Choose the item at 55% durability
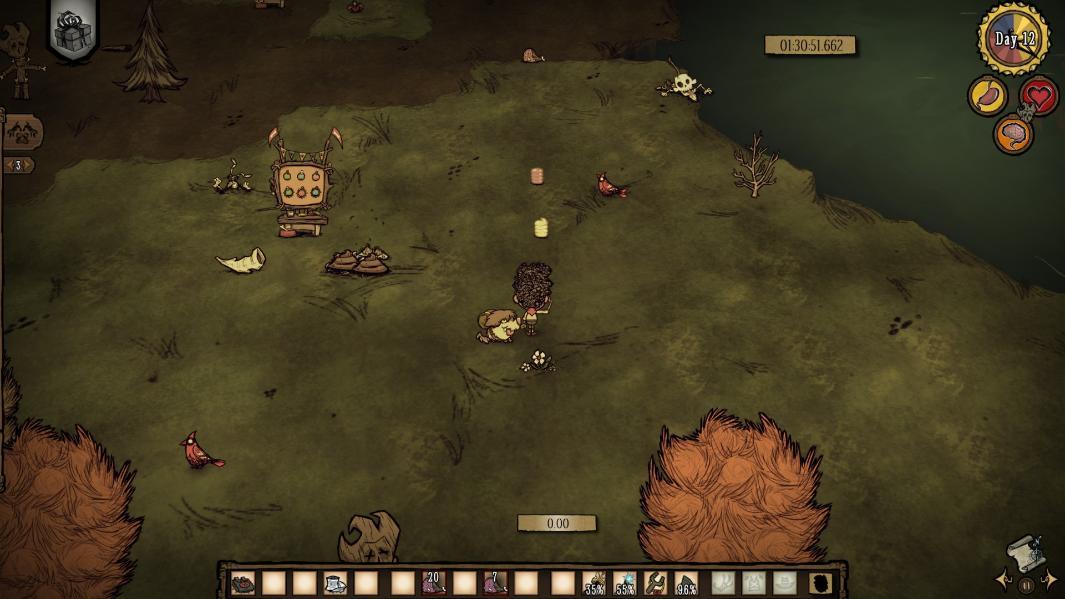1065x599 pixels. pos(625,583)
